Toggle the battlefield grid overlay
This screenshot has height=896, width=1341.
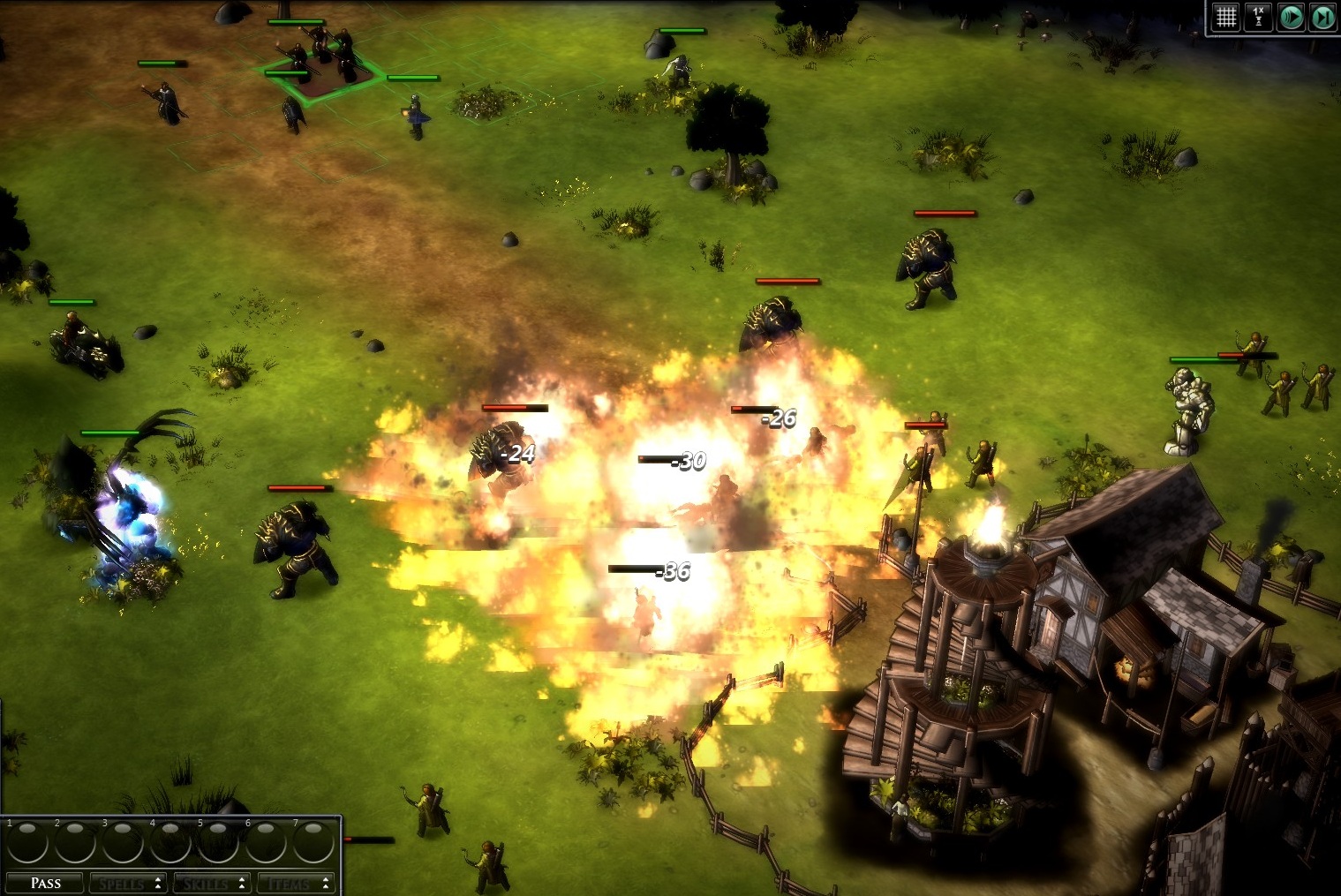[x=1226, y=17]
